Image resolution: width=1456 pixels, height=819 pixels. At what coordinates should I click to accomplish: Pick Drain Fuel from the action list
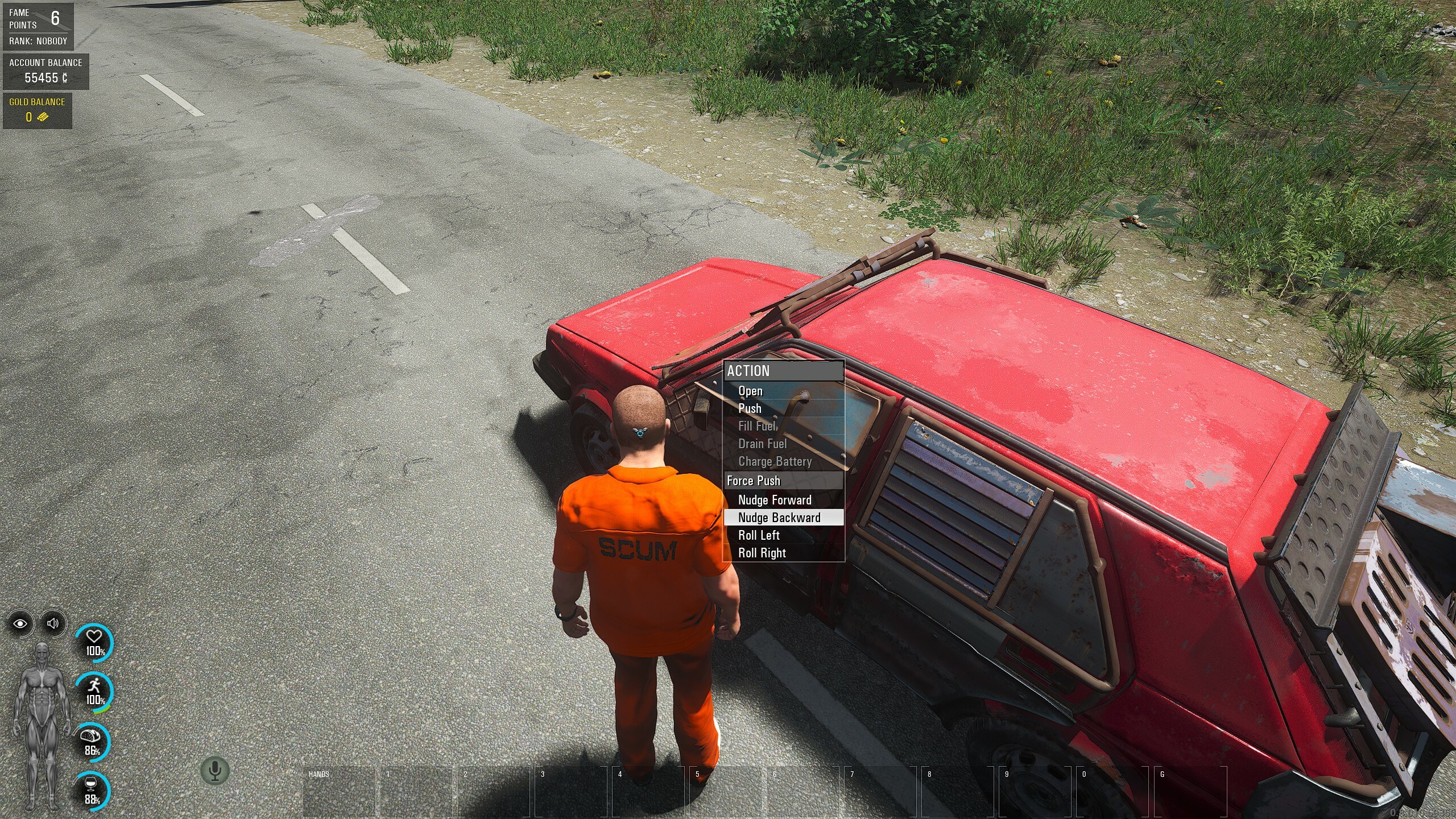[762, 444]
